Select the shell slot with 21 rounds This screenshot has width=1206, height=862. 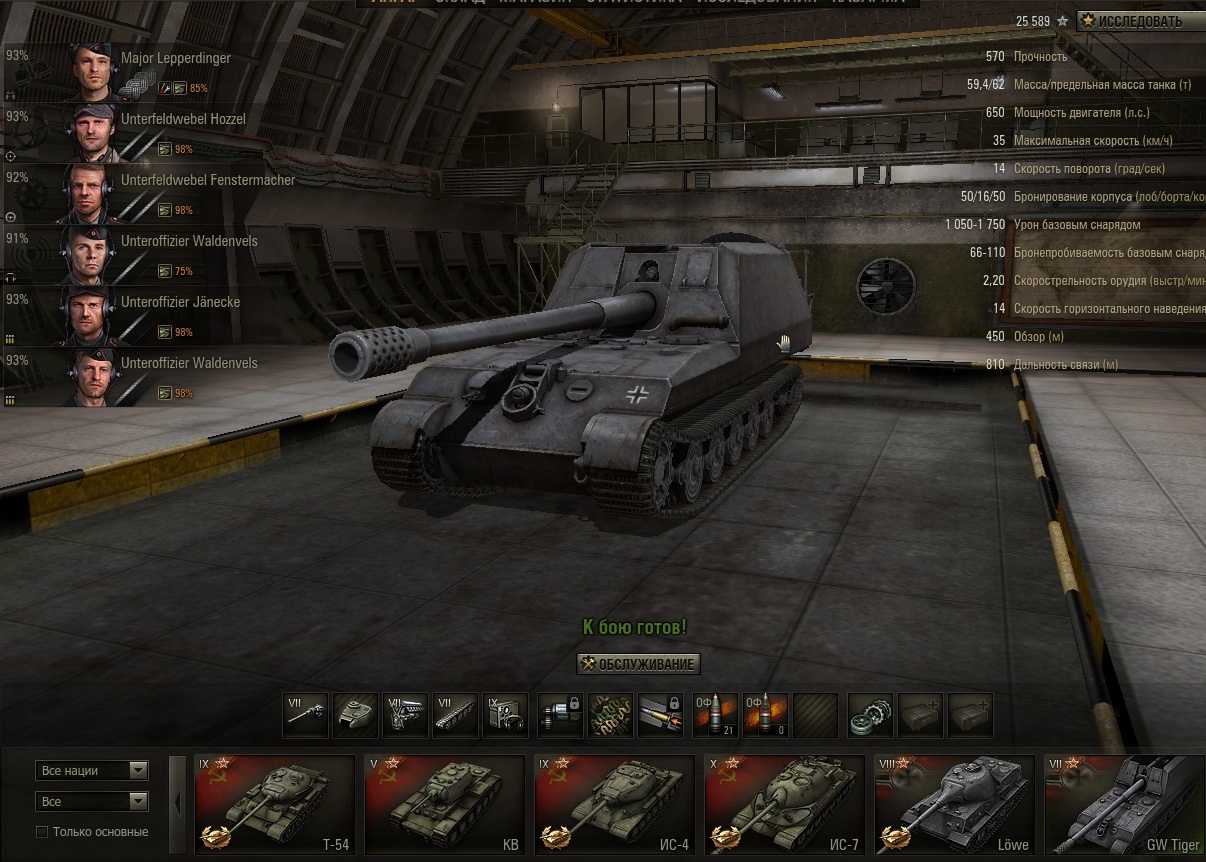(714, 715)
